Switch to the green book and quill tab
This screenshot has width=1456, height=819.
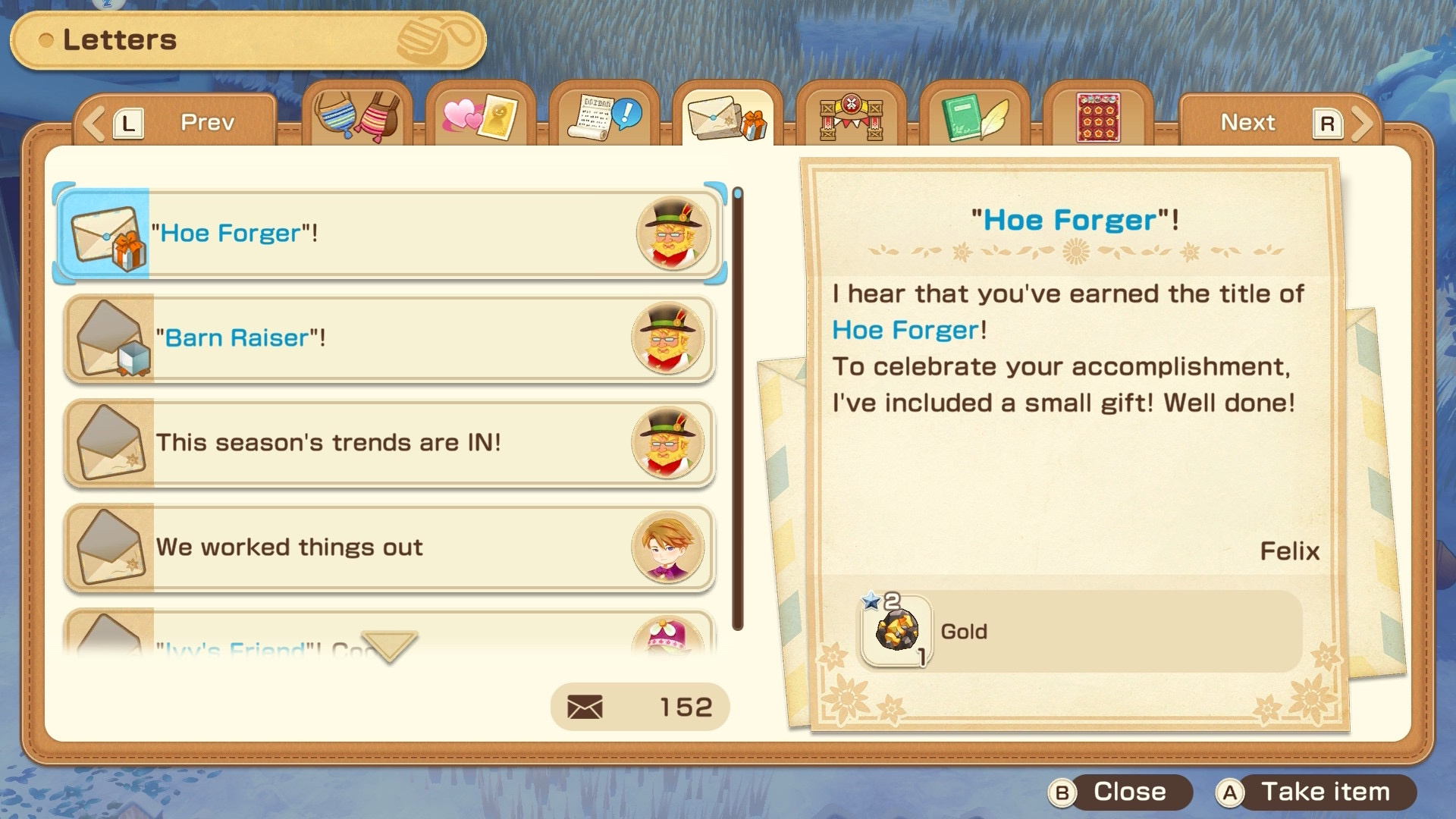tap(974, 117)
